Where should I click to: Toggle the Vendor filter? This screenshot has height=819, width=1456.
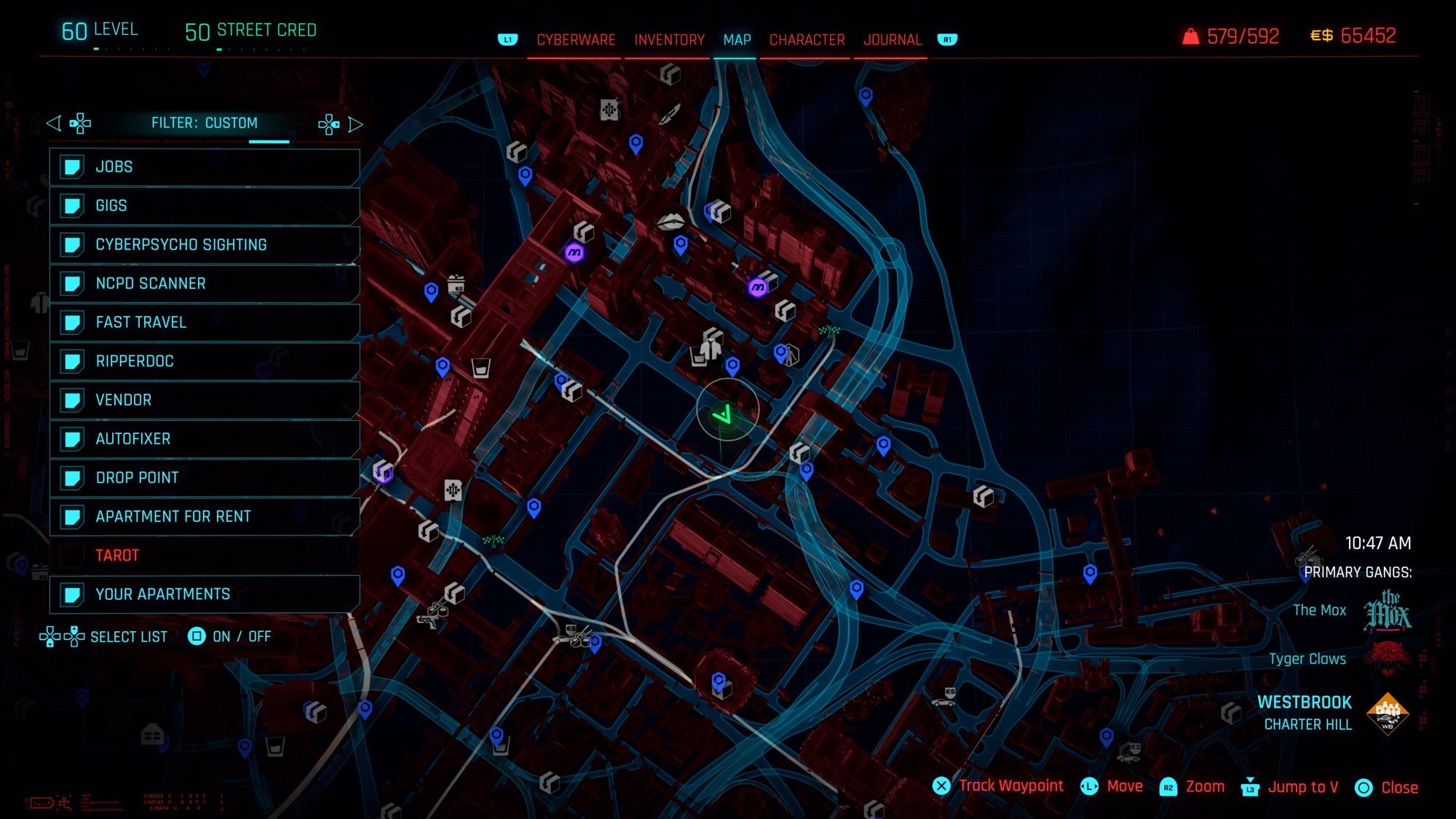point(204,400)
